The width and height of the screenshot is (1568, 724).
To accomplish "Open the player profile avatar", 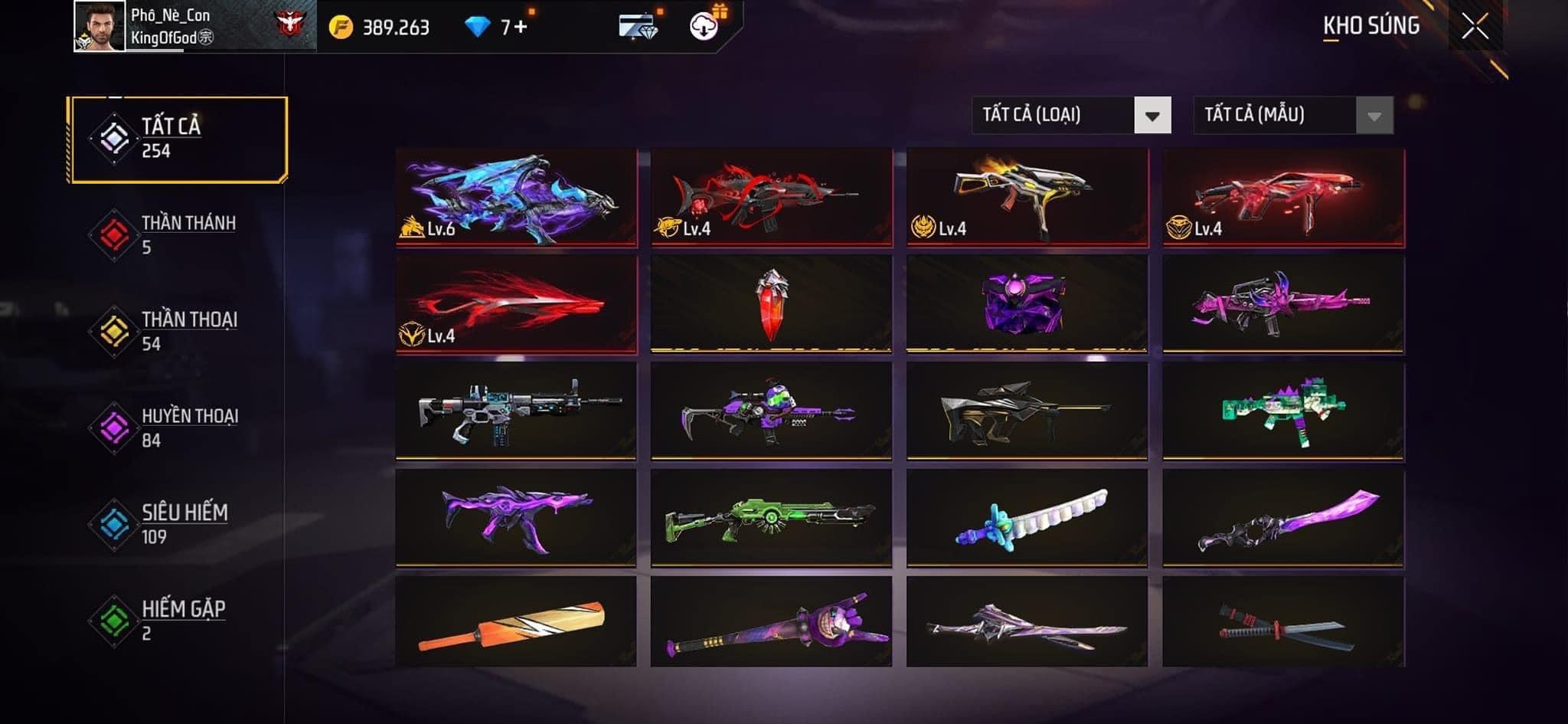I will coord(100,27).
